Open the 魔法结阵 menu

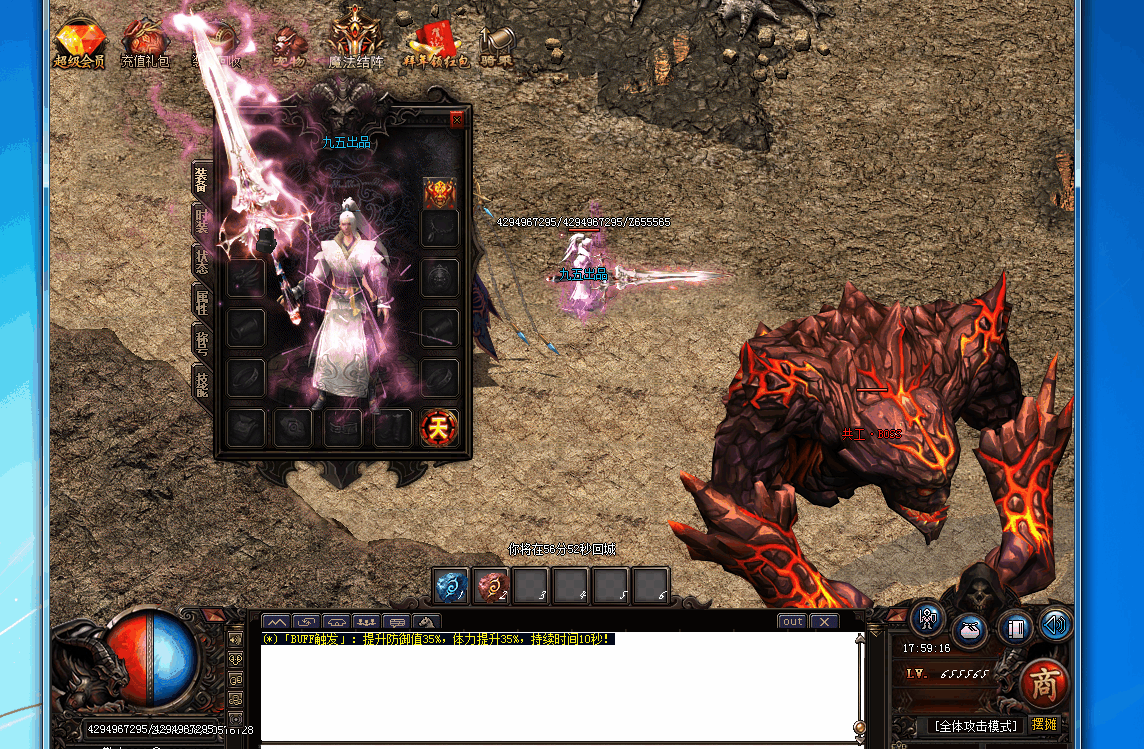[357, 40]
